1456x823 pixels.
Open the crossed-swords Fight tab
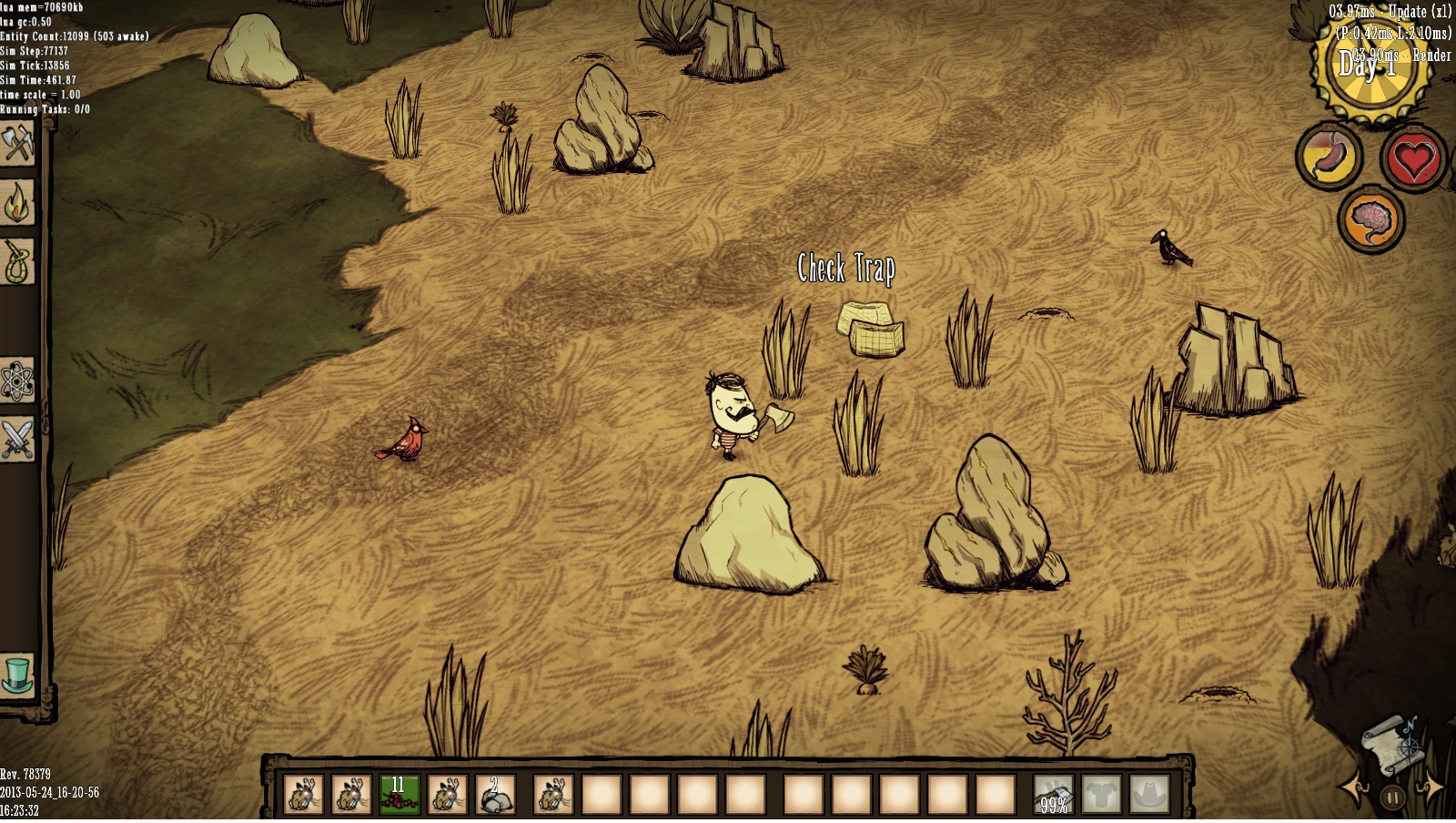(16, 440)
